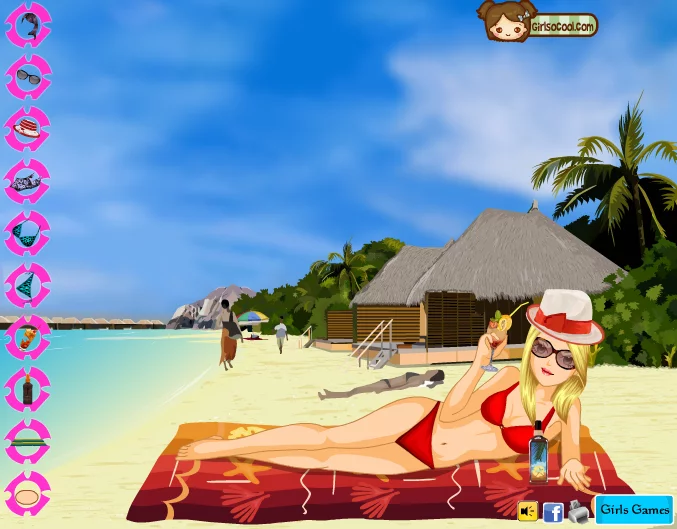This screenshot has height=529, width=677.
Task: Choose the green beach towel icon
Action: pyautogui.click(x=27, y=442)
